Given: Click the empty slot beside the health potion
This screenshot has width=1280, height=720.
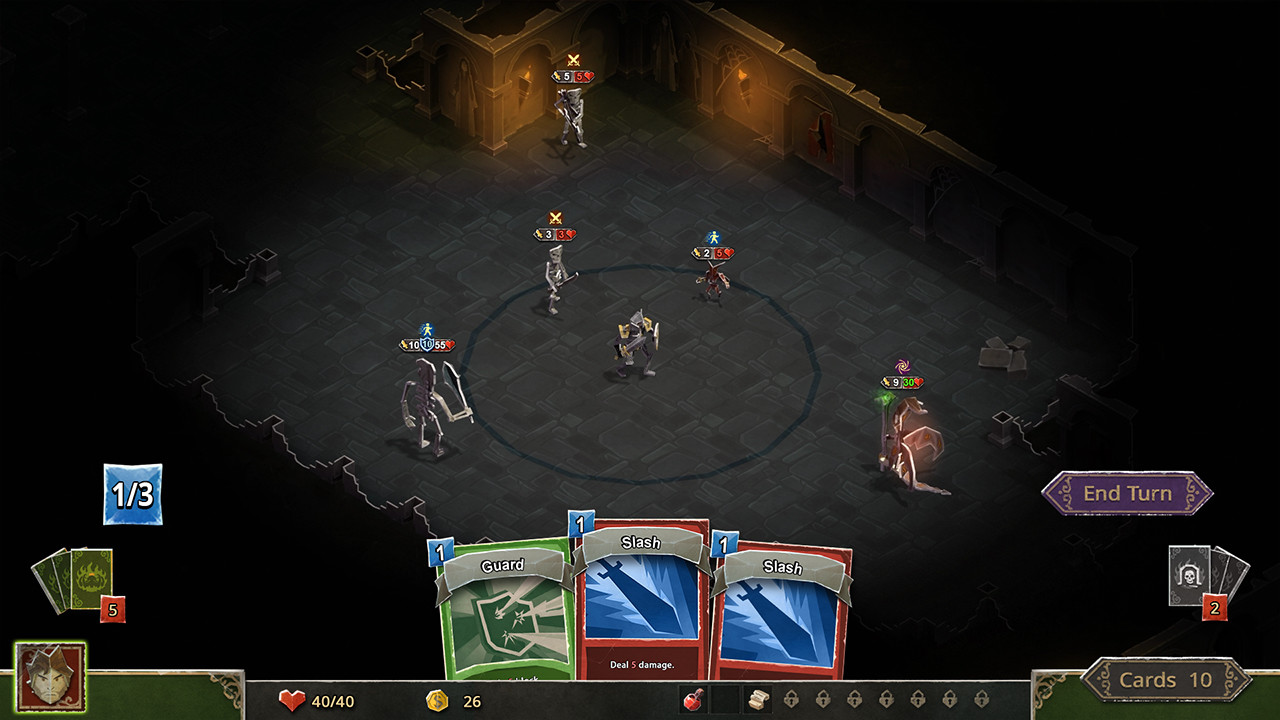Looking at the screenshot, I should [725, 700].
